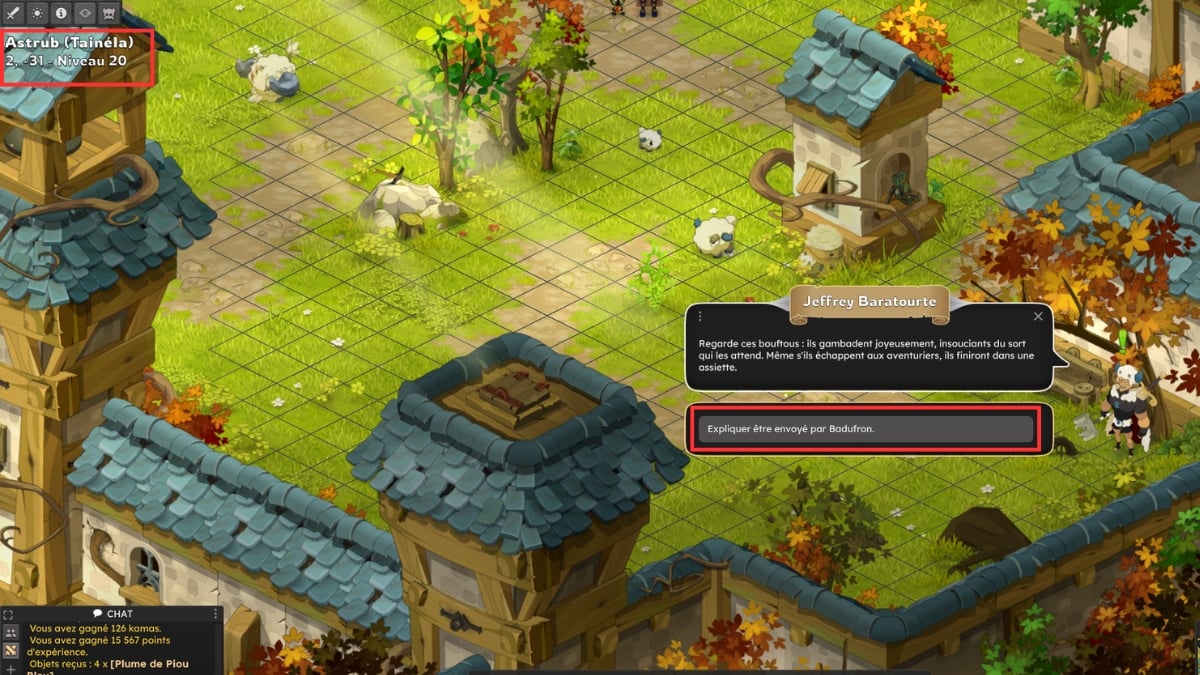Click the horned monster head icon
This screenshot has height=675, width=1200.
[x=109, y=13]
